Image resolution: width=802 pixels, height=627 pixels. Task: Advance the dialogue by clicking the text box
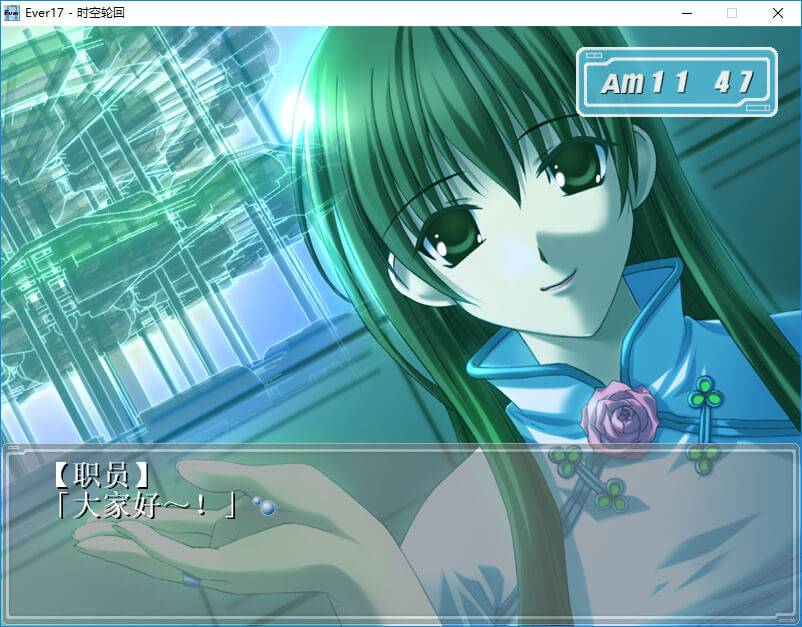pos(400,530)
